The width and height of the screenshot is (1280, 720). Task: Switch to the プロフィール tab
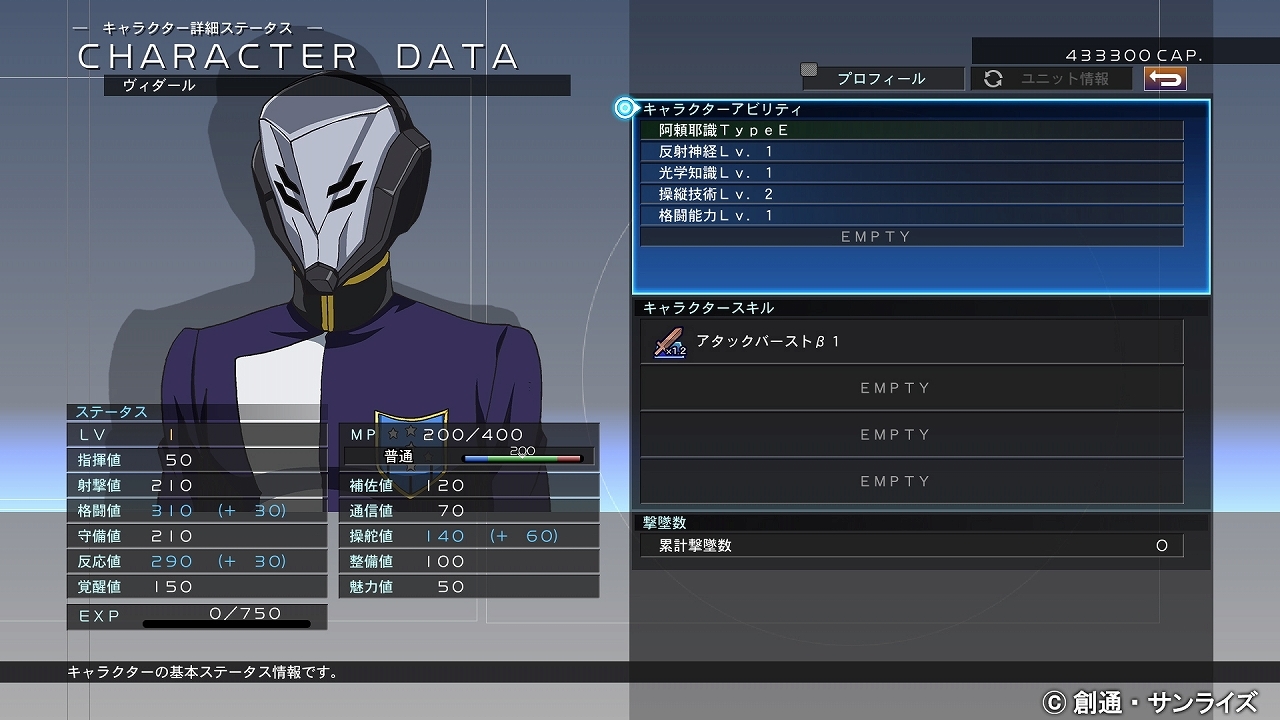coord(884,78)
